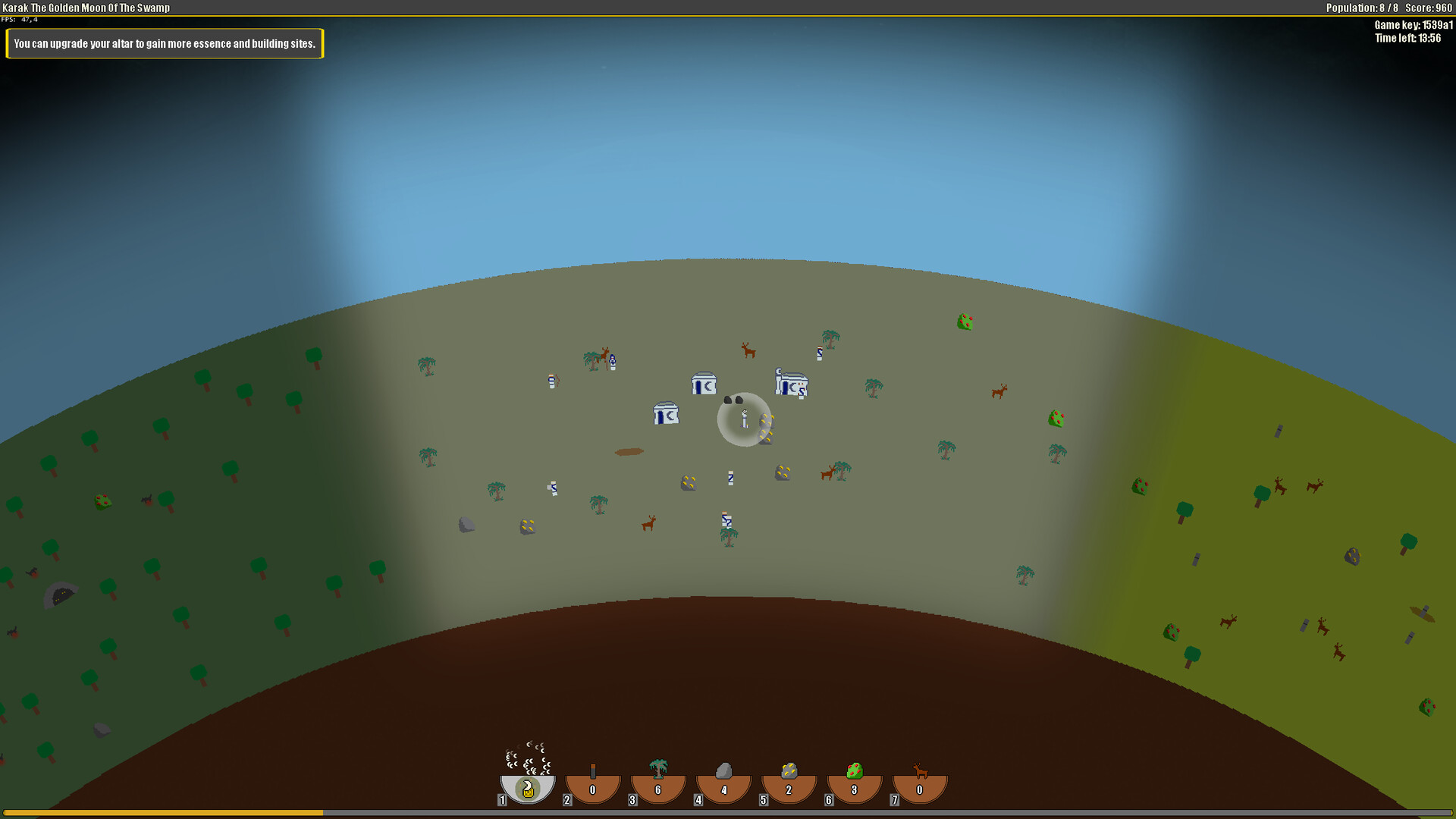Dismiss the altar upgrade tip message
This screenshot has height=819, width=1456.
pyautogui.click(x=164, y=43)
